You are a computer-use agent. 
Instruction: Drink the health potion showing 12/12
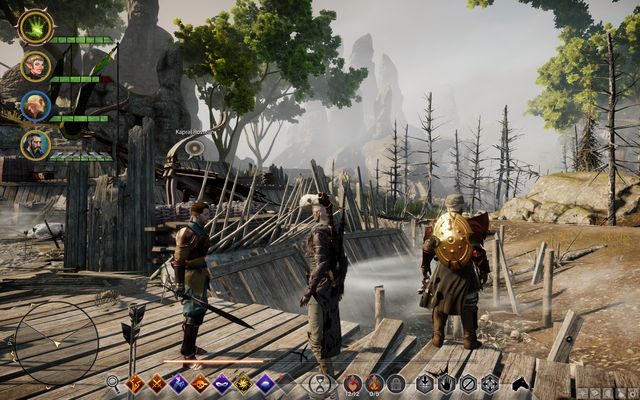(x=353, y=382)
